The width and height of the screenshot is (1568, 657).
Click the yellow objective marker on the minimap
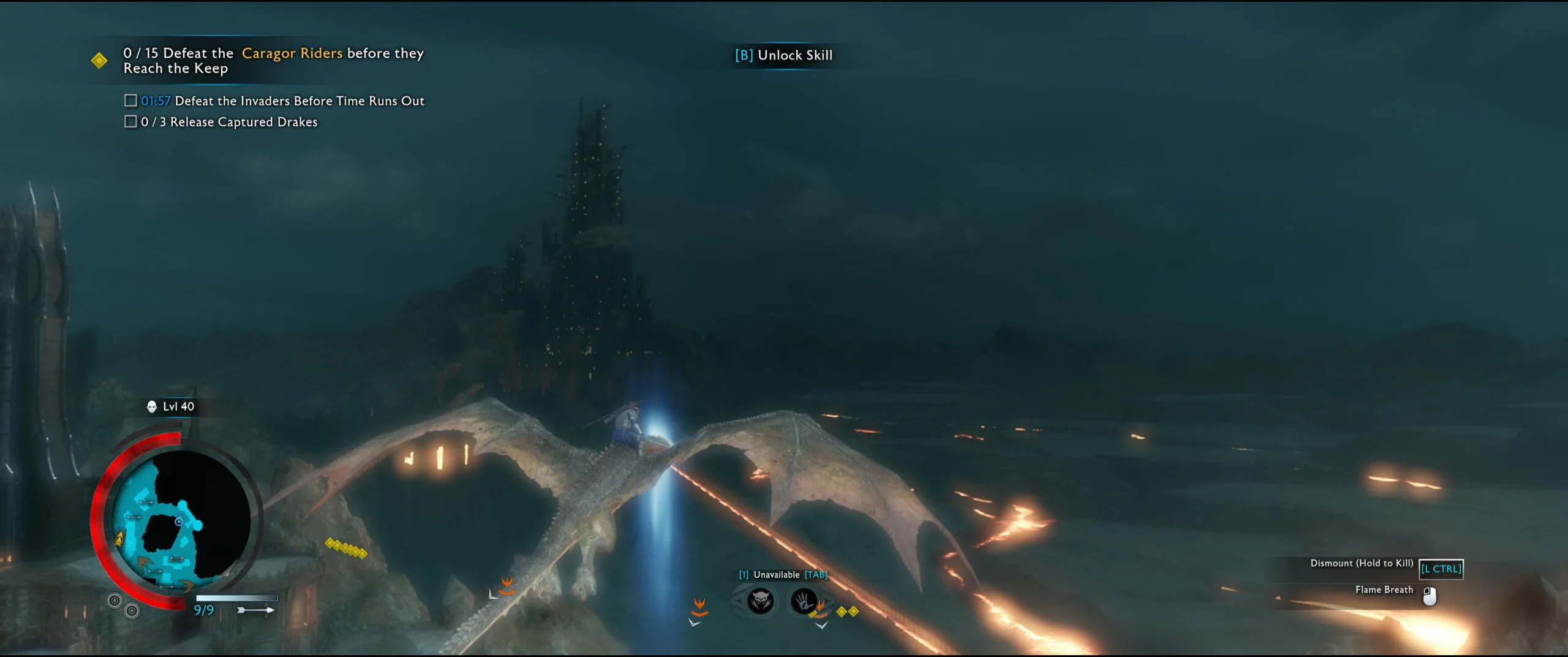[119, 539]
